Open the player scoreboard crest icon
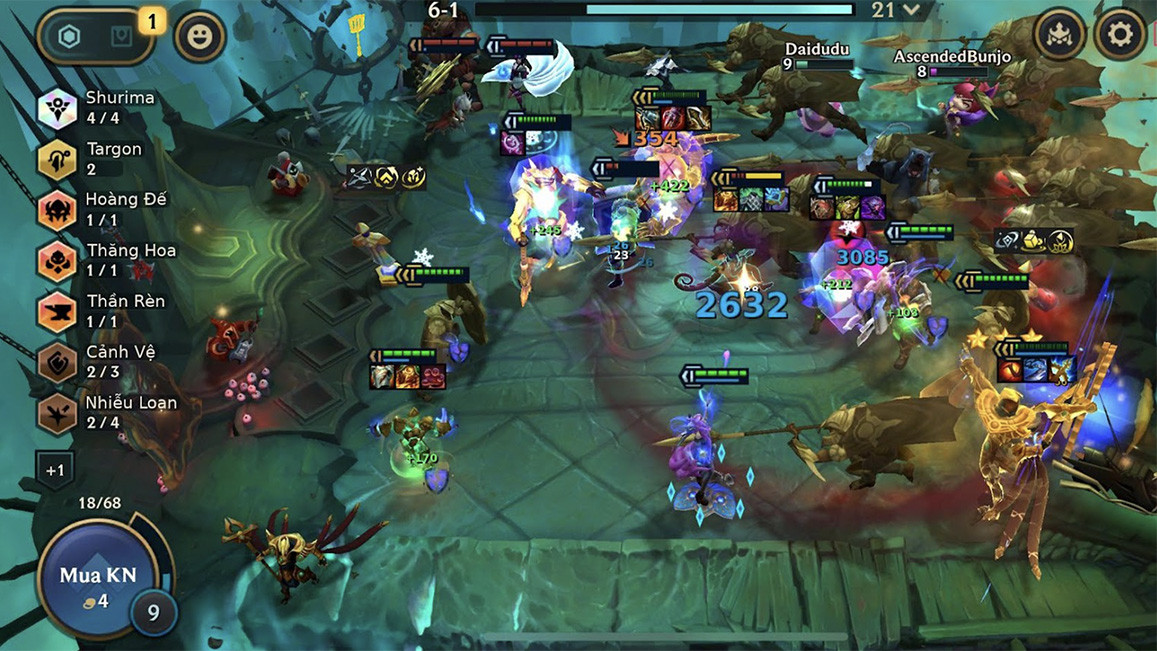The height and width of the screenshot is (651, 1157). (1060, 36)
